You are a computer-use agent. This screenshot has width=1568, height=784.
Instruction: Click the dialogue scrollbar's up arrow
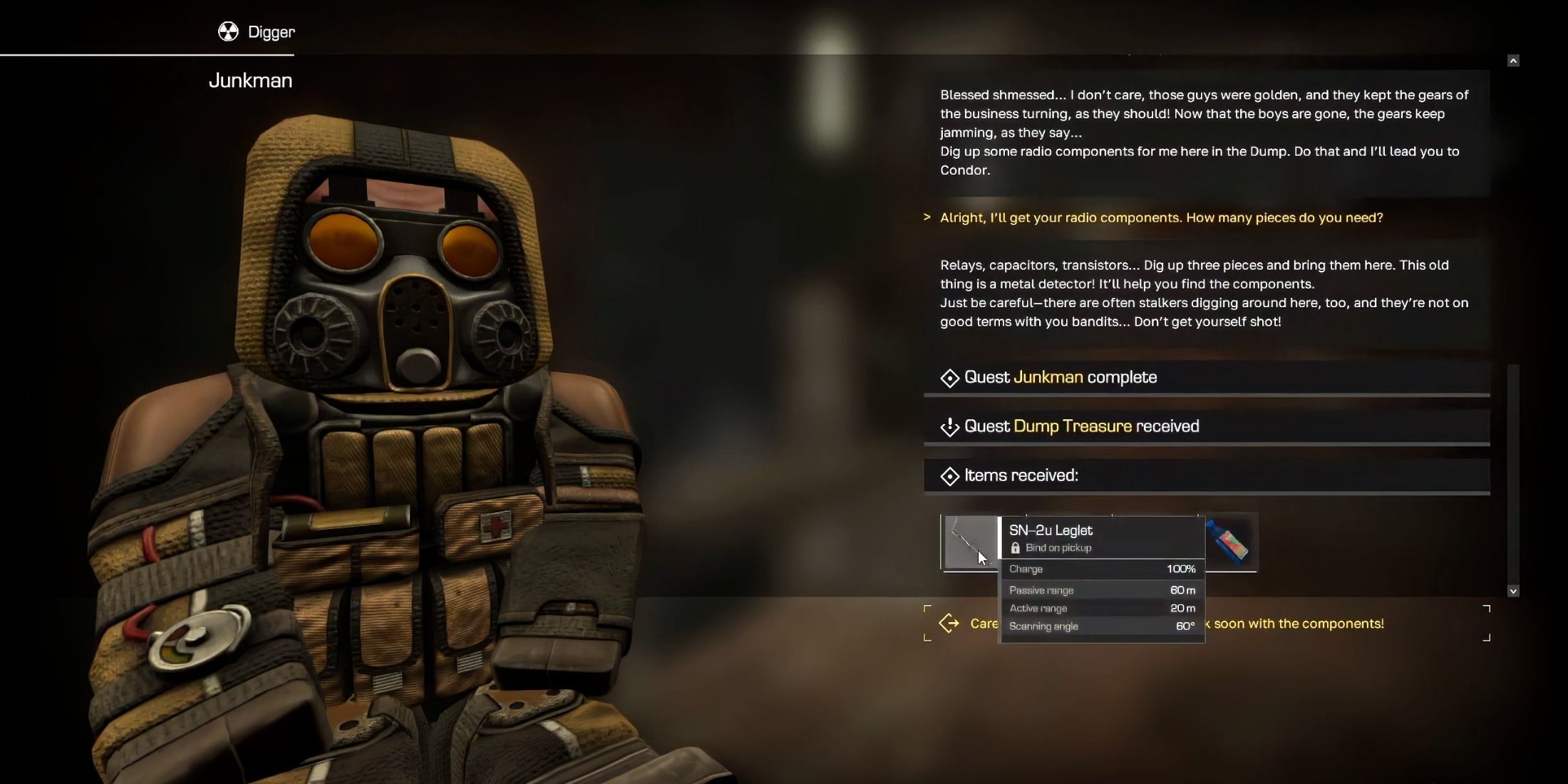click(x=1513, y=61)
